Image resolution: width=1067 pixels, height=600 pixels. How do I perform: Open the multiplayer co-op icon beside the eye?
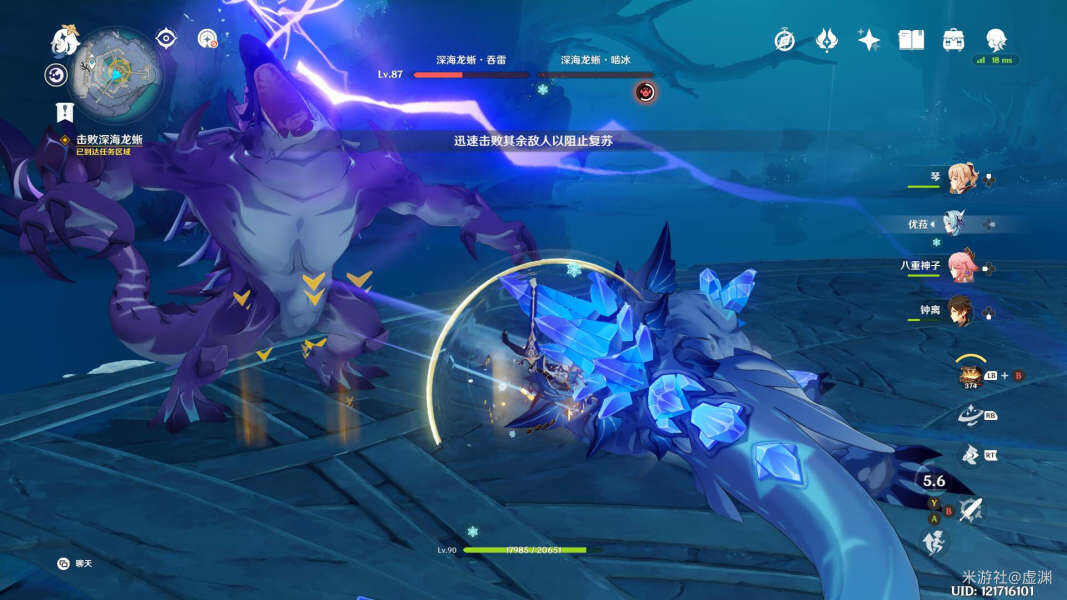click(207, 39)
